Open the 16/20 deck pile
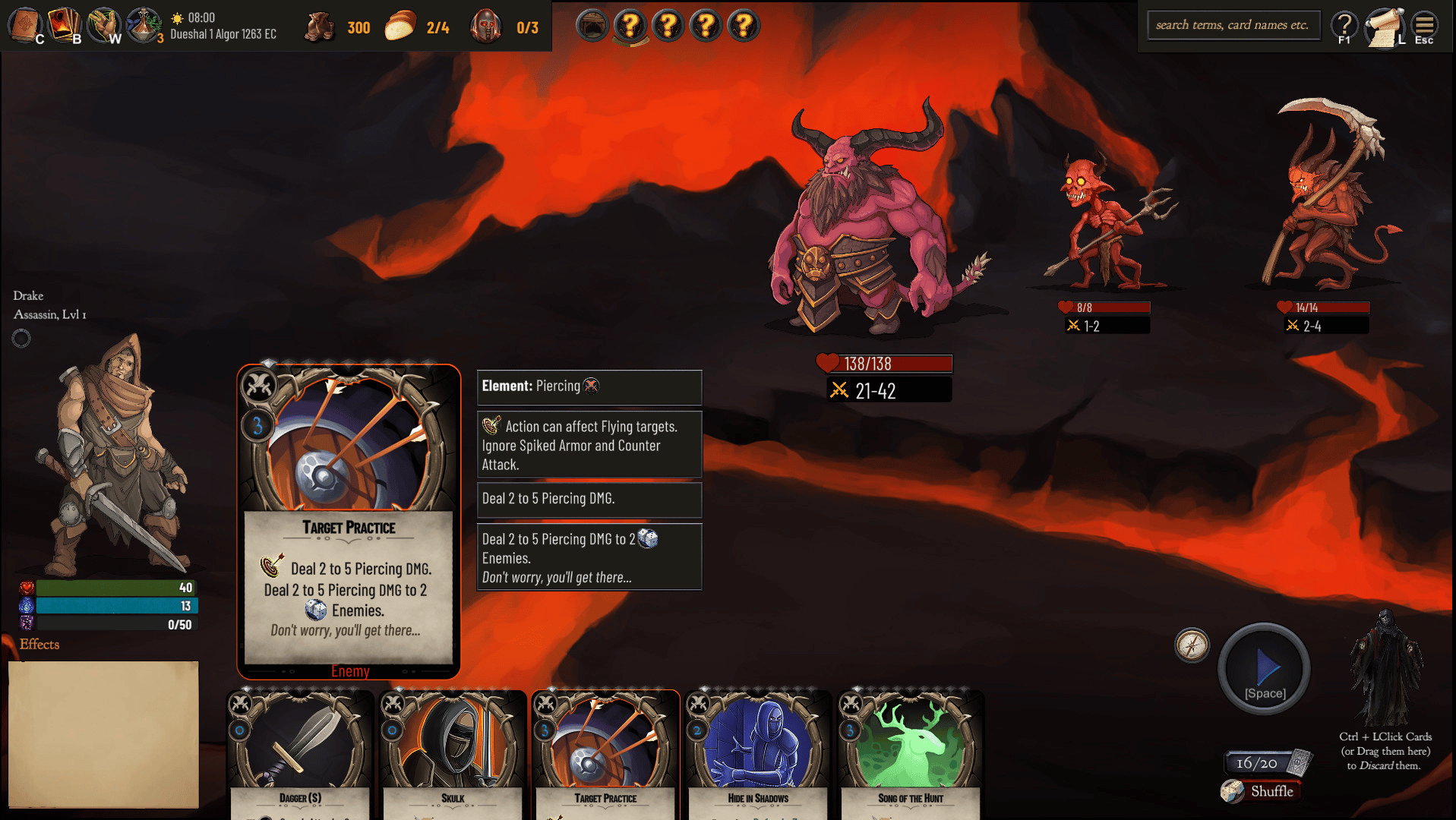 (1267, 762)
